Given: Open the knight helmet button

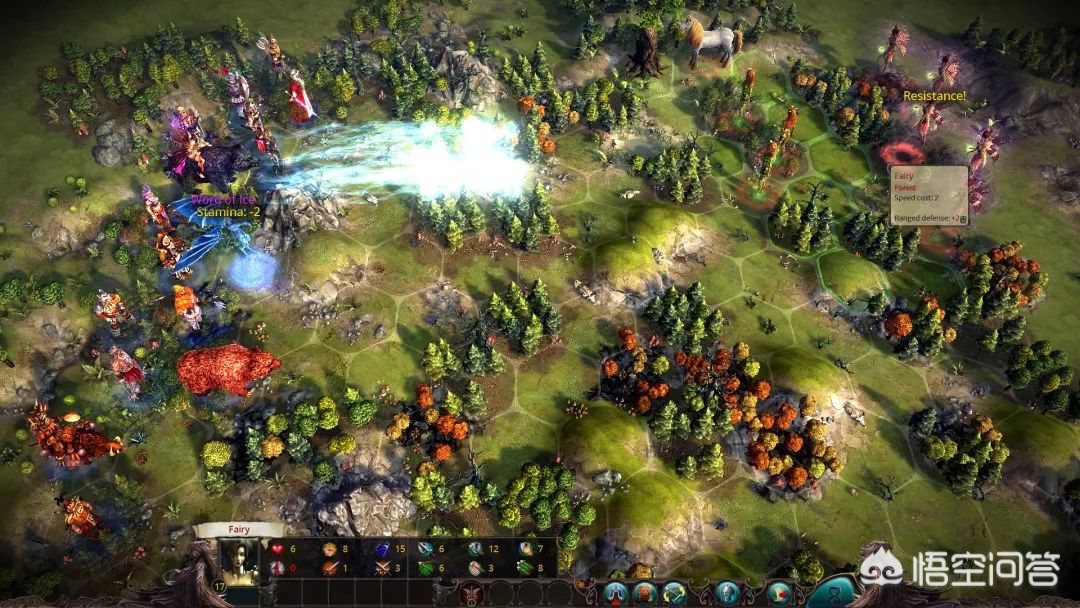Looking at the screenshot, I should [x=726, y=594].
